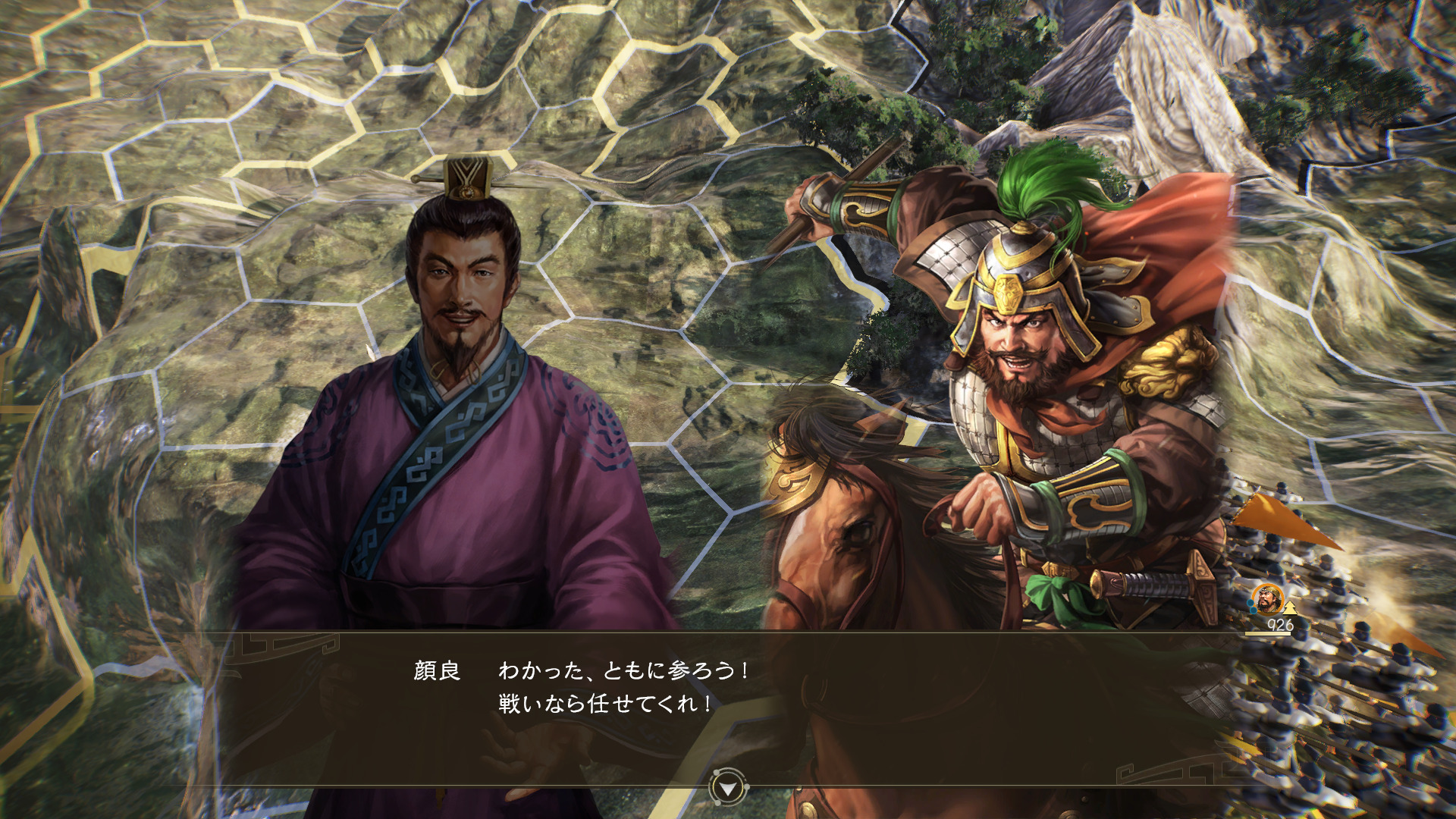Click the troop count number 926

(1280, 625)
